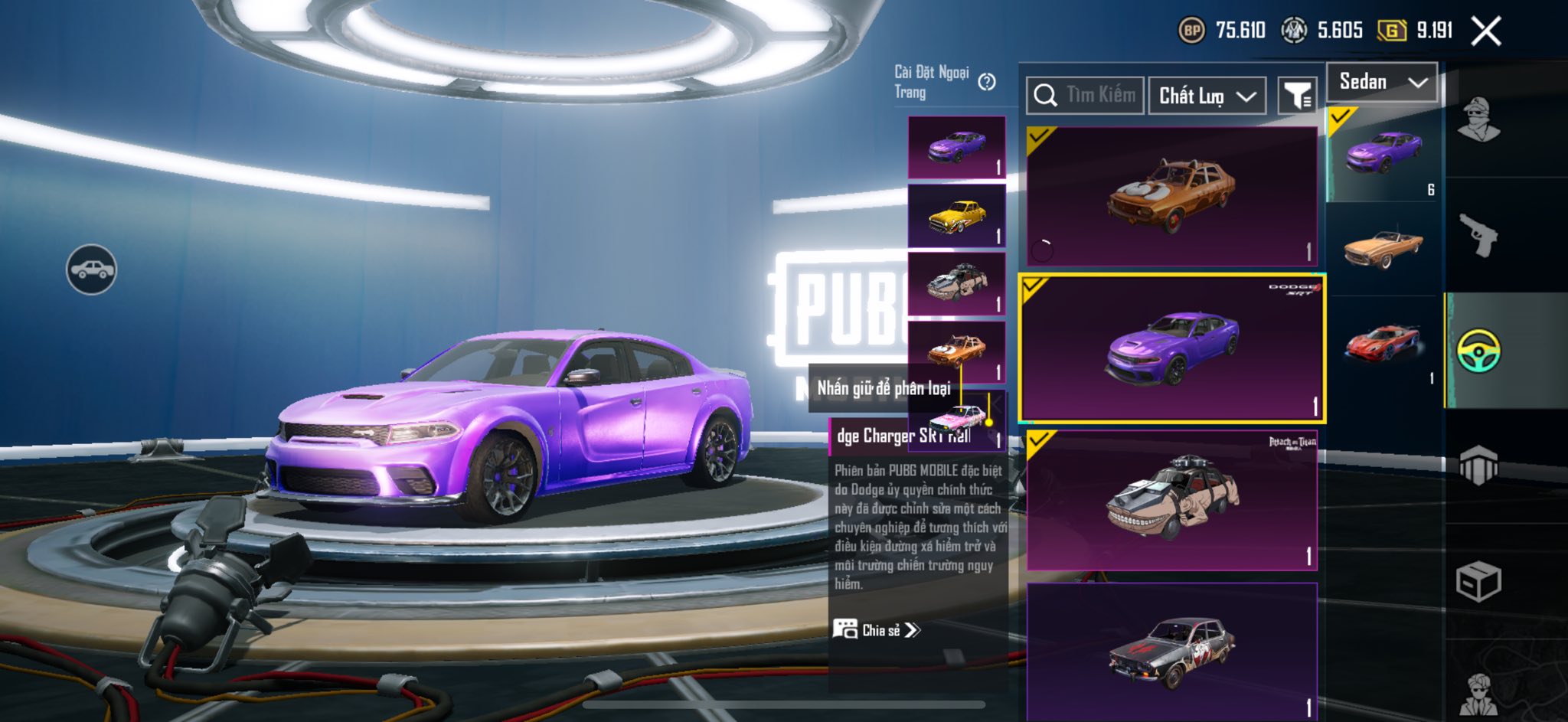Select the red supercar vehicle category
This screenshot has width=1568, height=722.
tap(1383, 345)
